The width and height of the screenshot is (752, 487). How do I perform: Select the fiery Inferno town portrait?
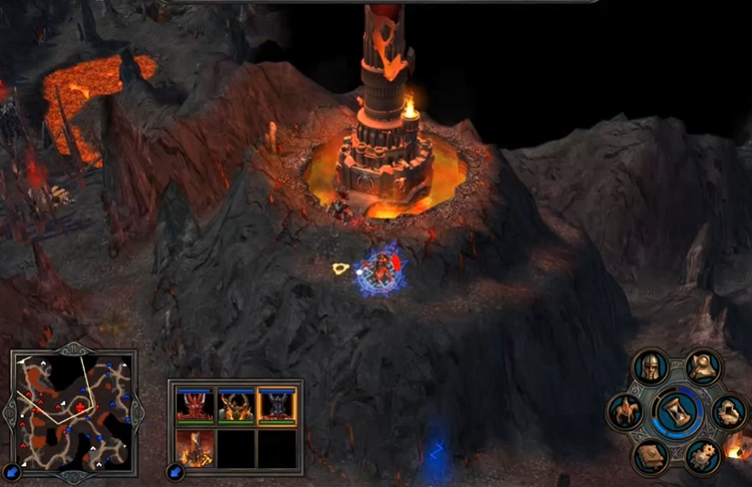194,448
